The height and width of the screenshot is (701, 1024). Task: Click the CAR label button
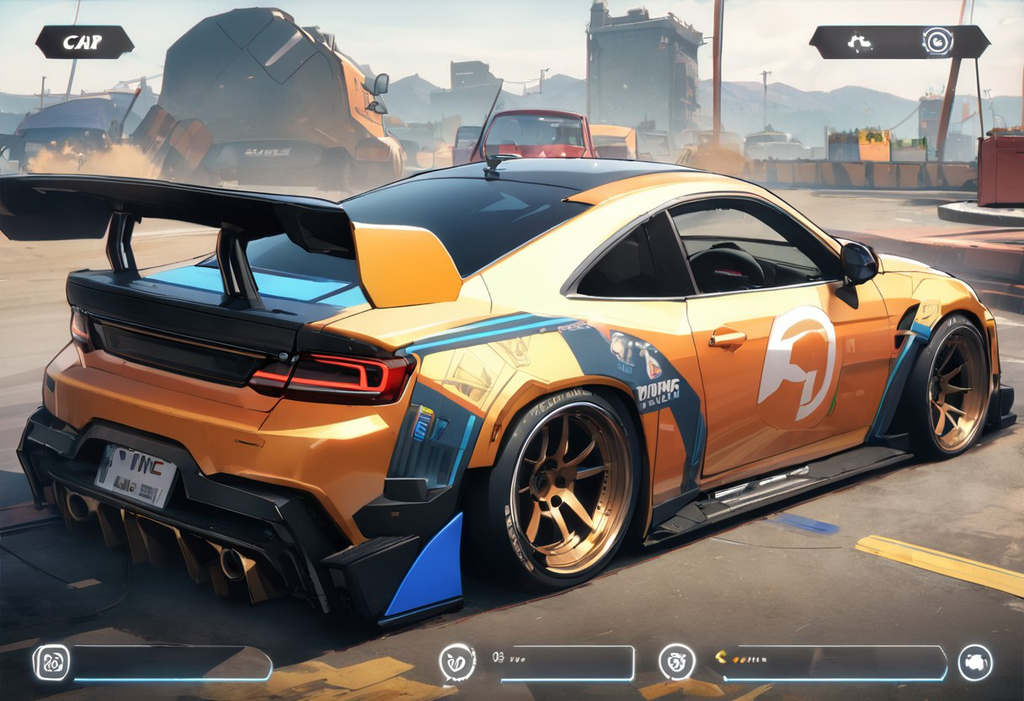pos(84,42)
